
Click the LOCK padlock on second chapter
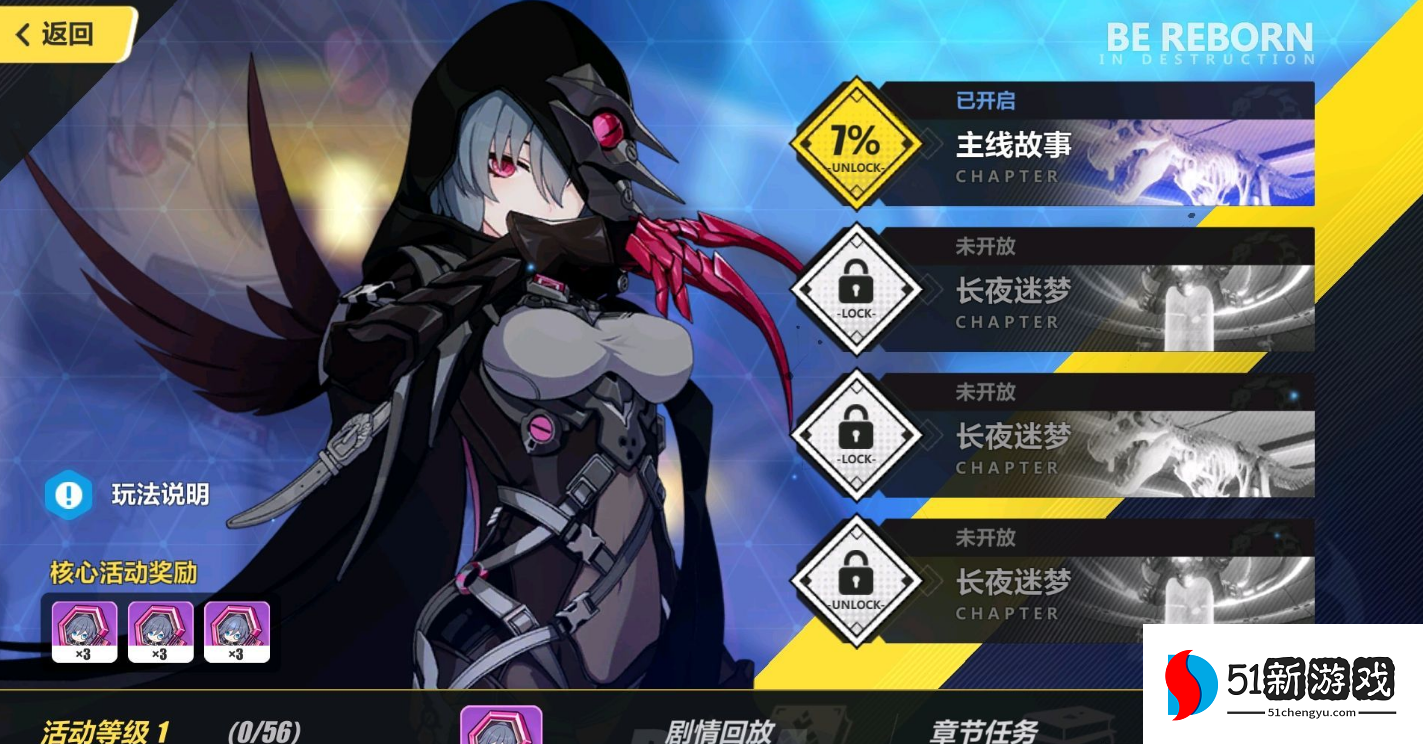click(855, 289)
